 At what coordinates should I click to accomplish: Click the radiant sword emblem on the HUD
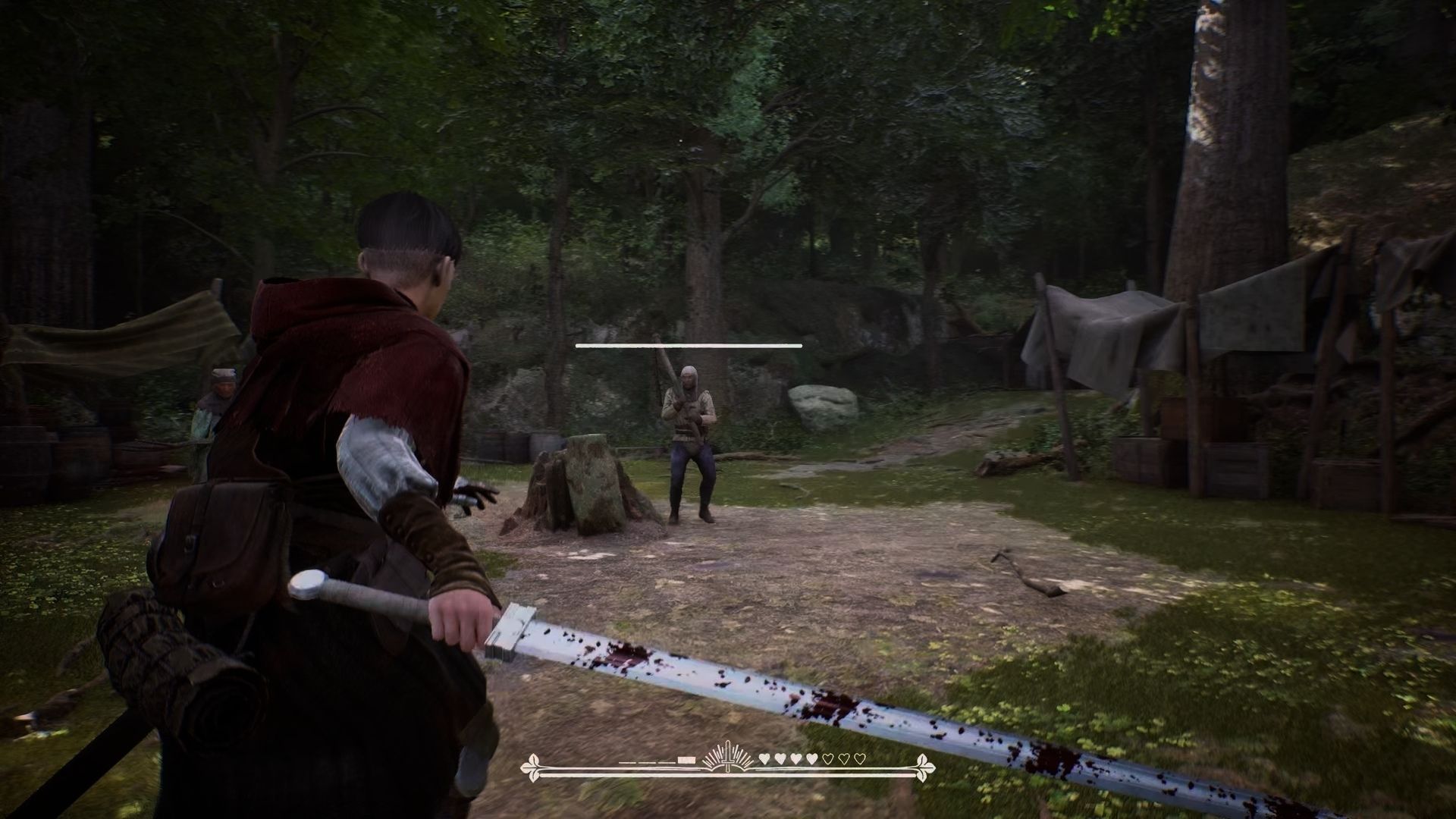[727, 758]
